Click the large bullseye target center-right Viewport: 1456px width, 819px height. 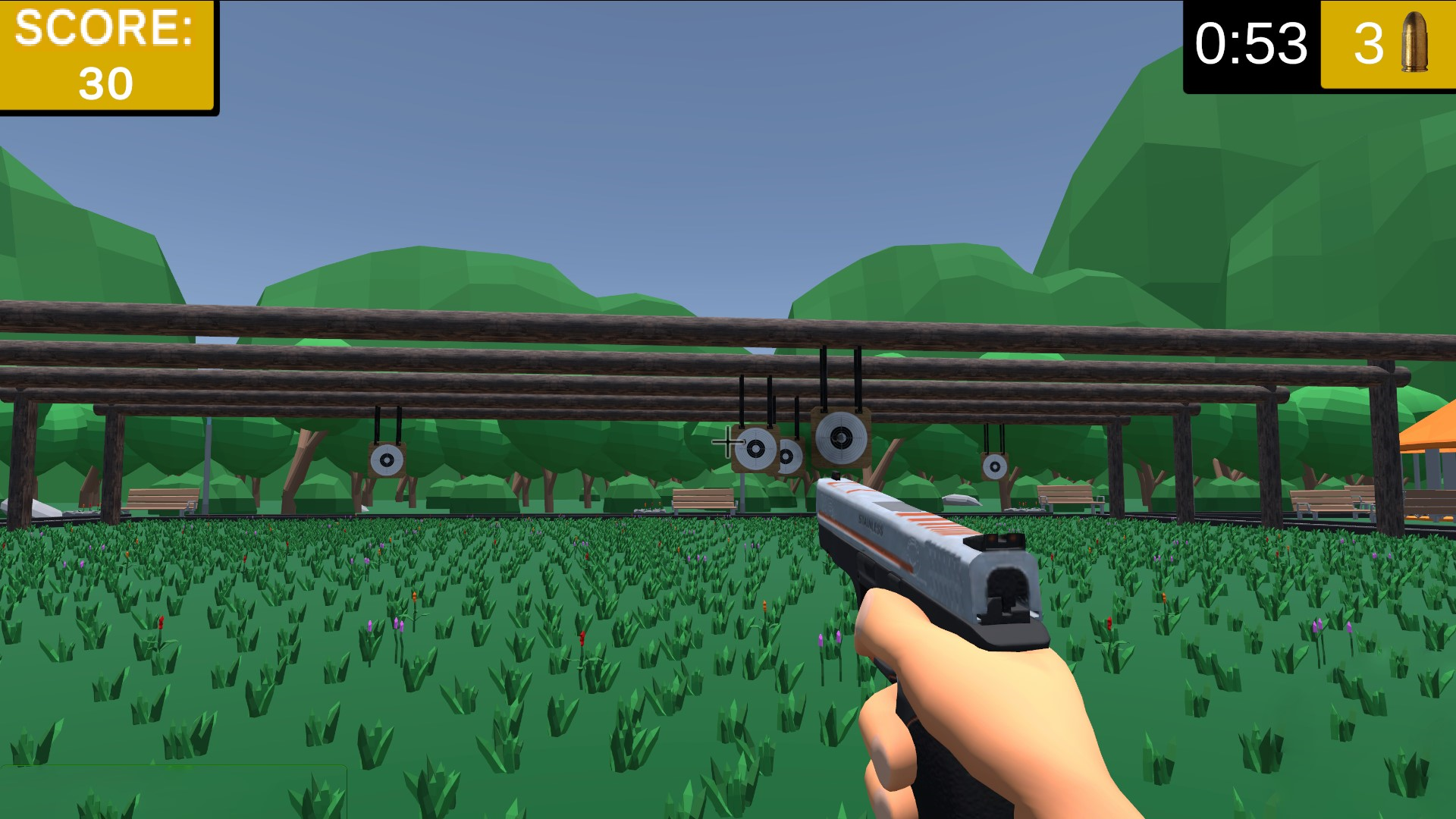point(839,436)
